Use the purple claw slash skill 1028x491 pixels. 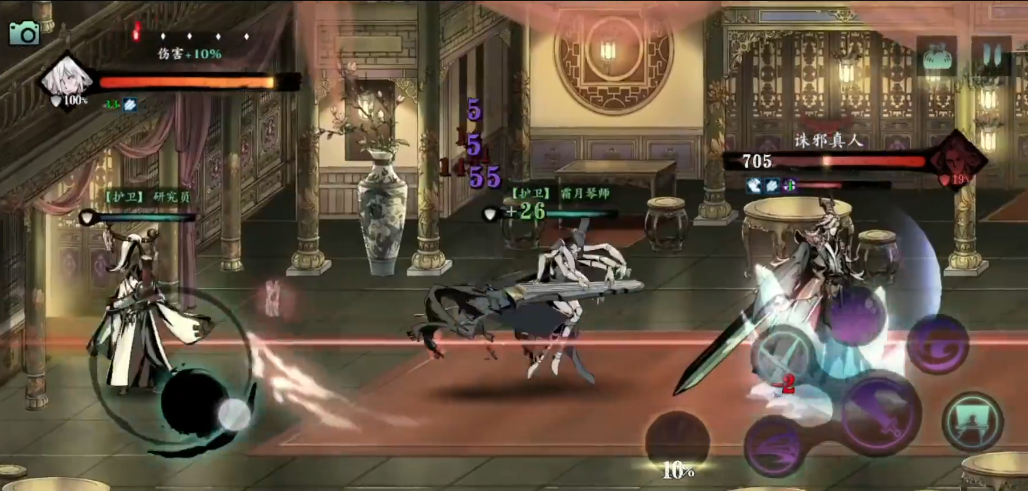773,446
